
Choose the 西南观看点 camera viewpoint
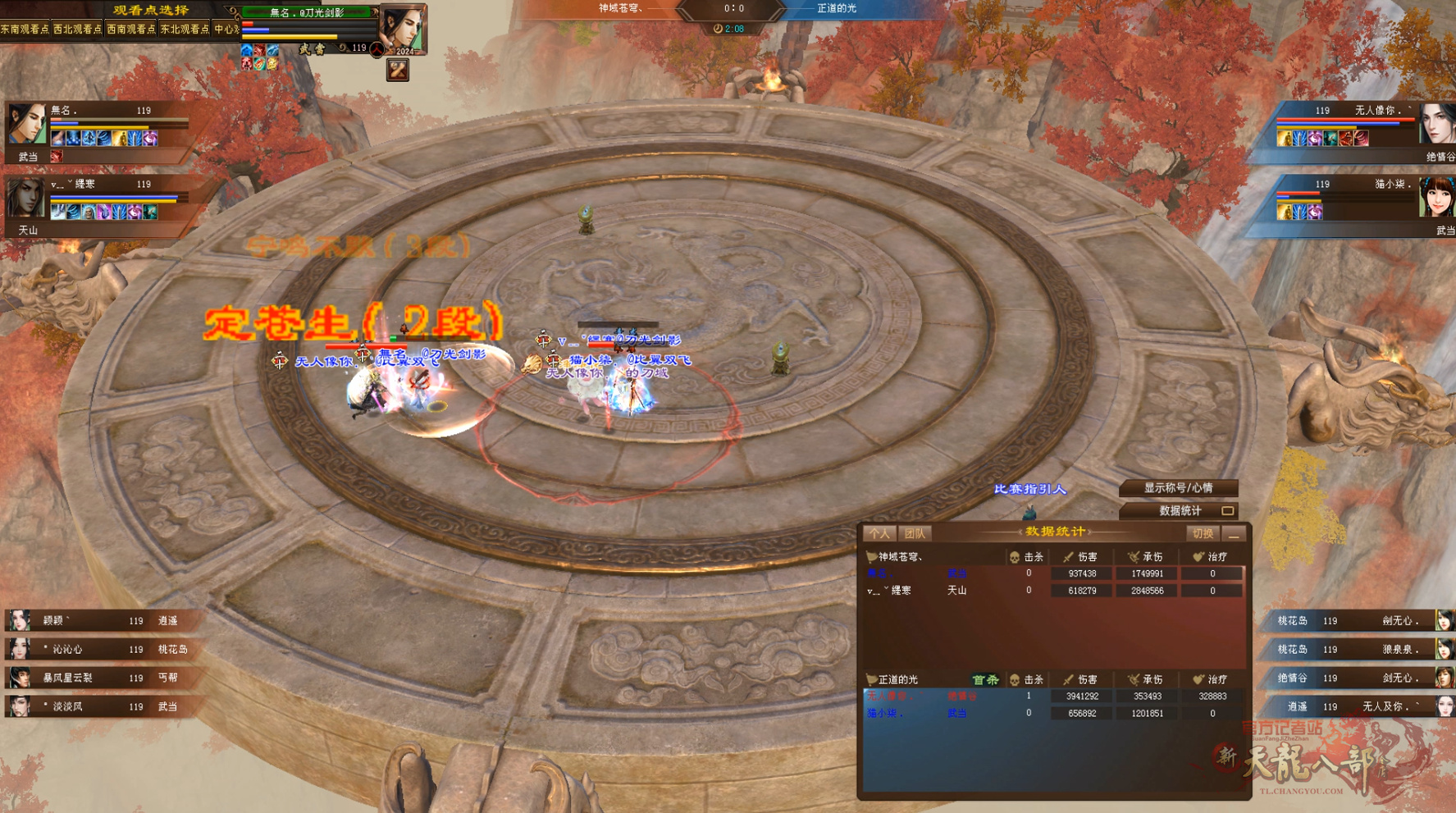(130, 30)
